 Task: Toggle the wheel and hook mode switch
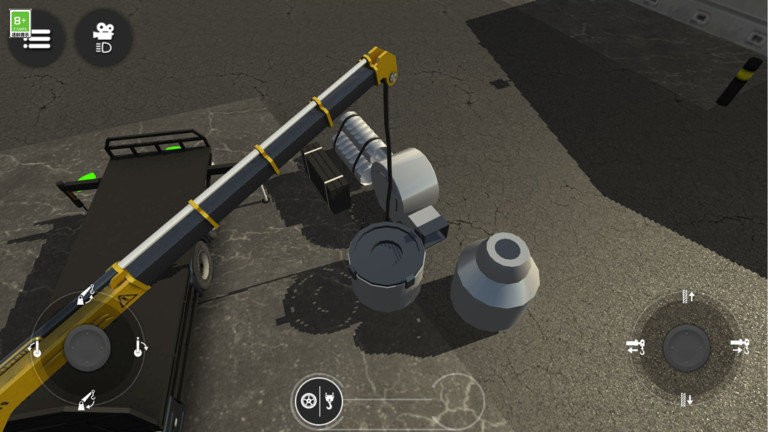319,401
